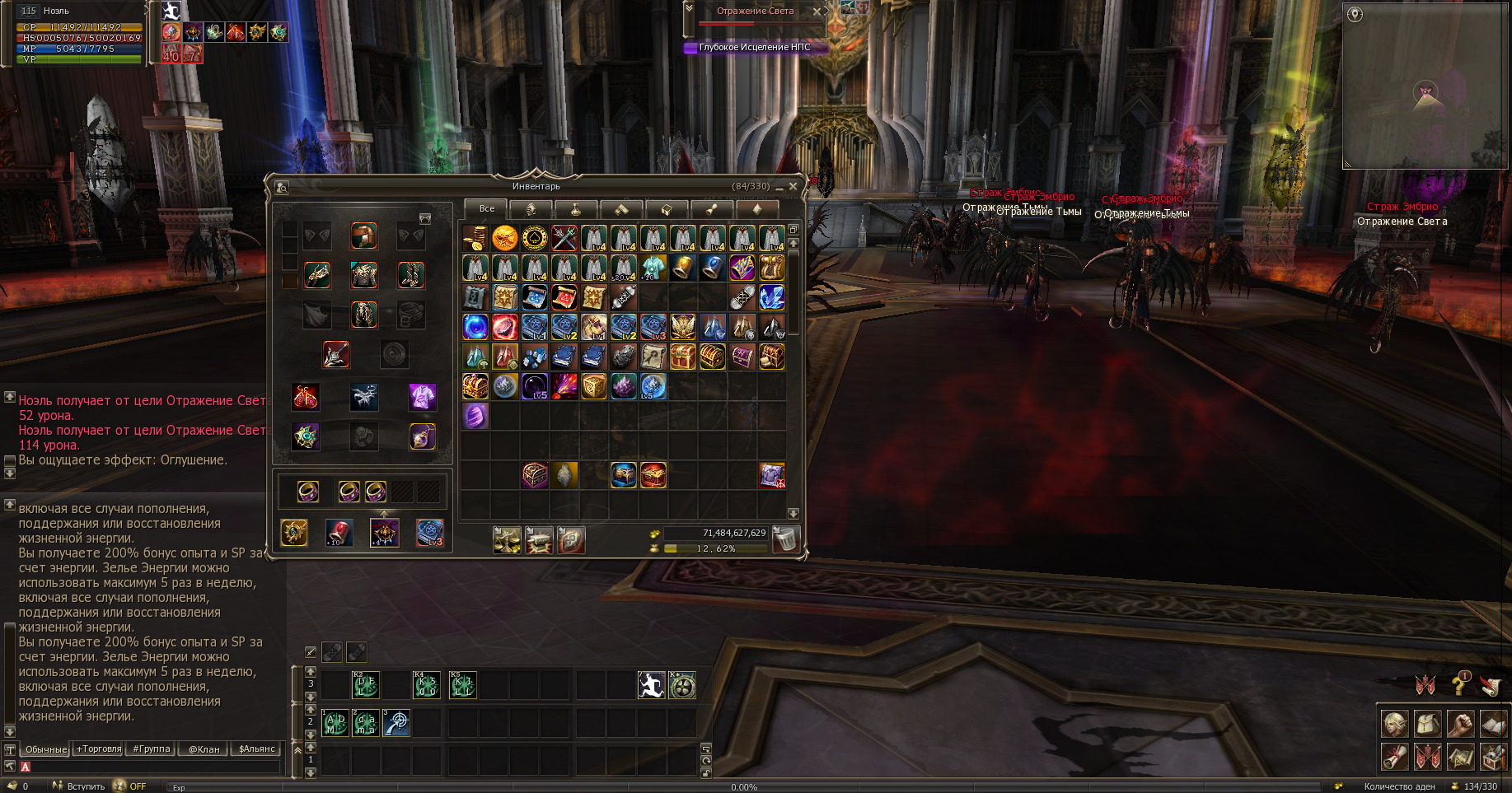Select the purple striped egg item
Viewport: 1512px width, 793px height.
475,416
